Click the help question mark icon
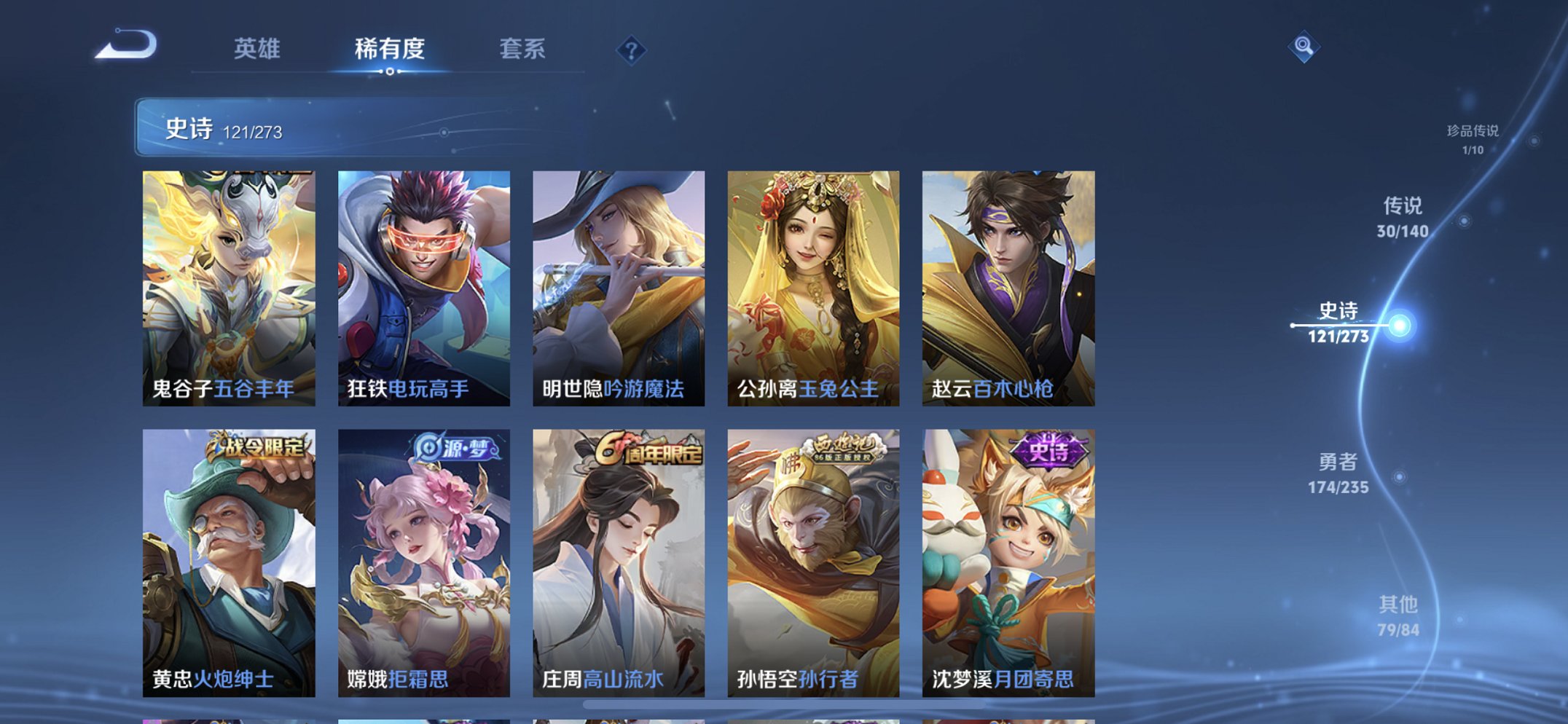Image resolution: width=1568 pixels, height=724 pixels. pyautogui.click(x=632, y=50)
